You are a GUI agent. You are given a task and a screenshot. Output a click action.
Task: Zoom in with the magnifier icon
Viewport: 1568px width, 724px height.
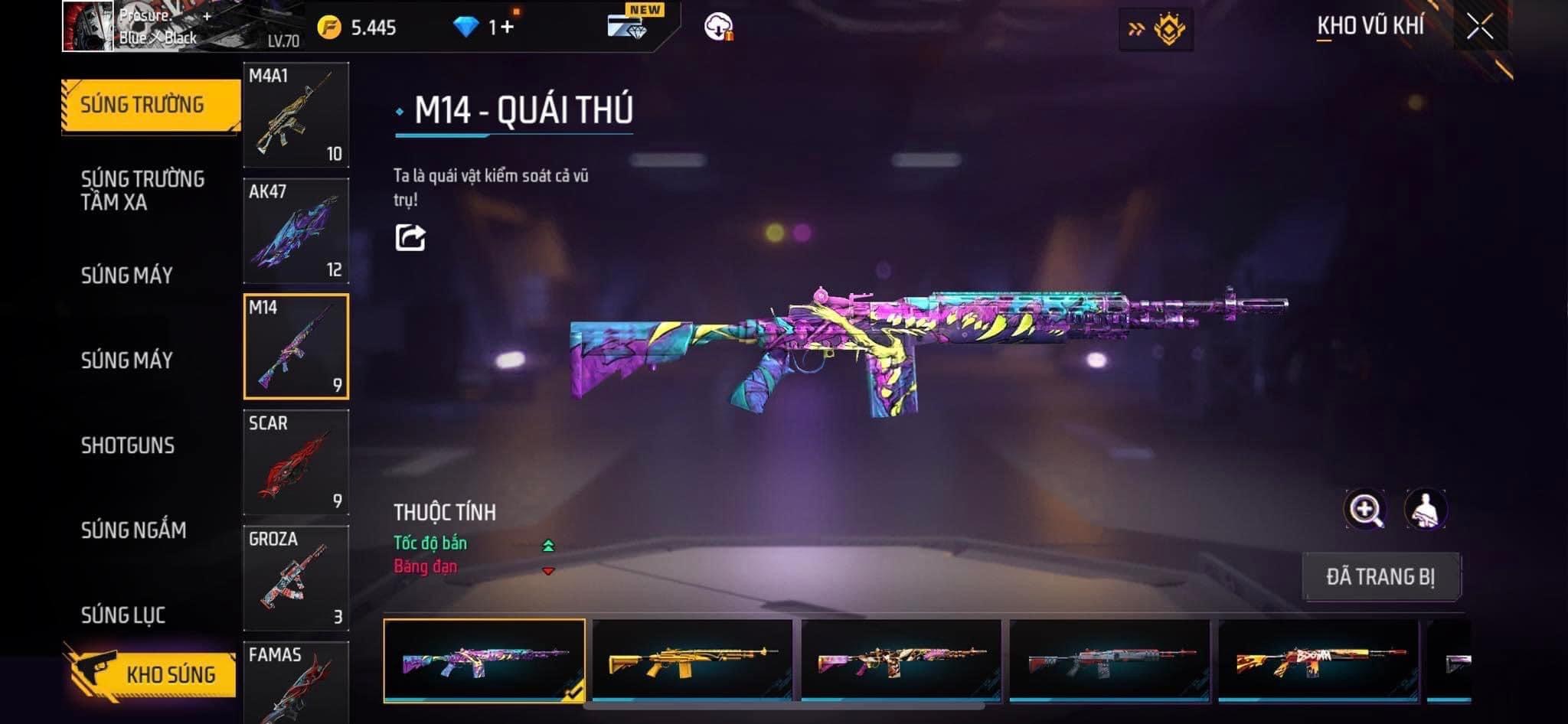(1364, 510)
